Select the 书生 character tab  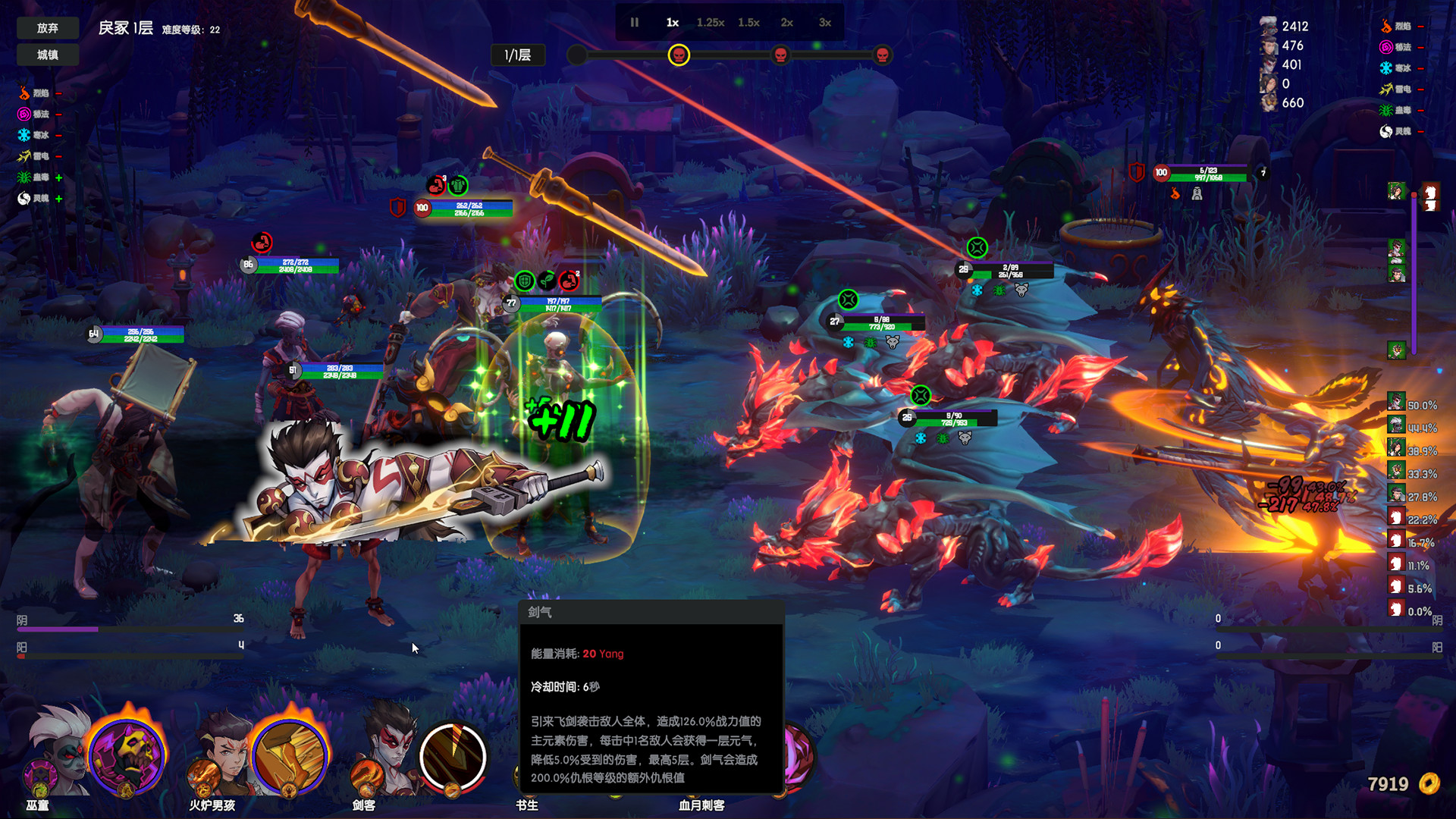point(527,806)
